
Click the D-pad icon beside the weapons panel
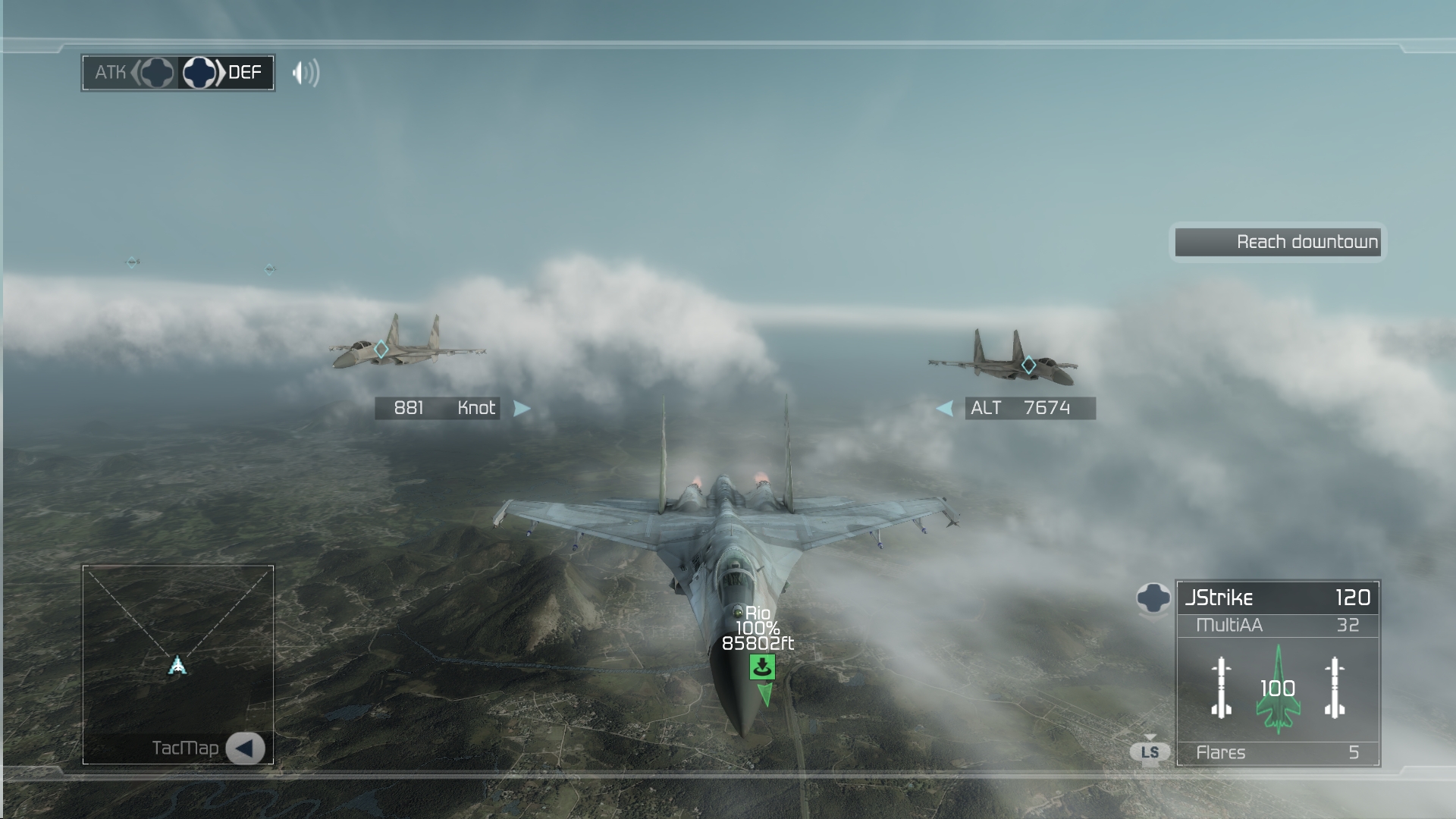point(1153,598)
